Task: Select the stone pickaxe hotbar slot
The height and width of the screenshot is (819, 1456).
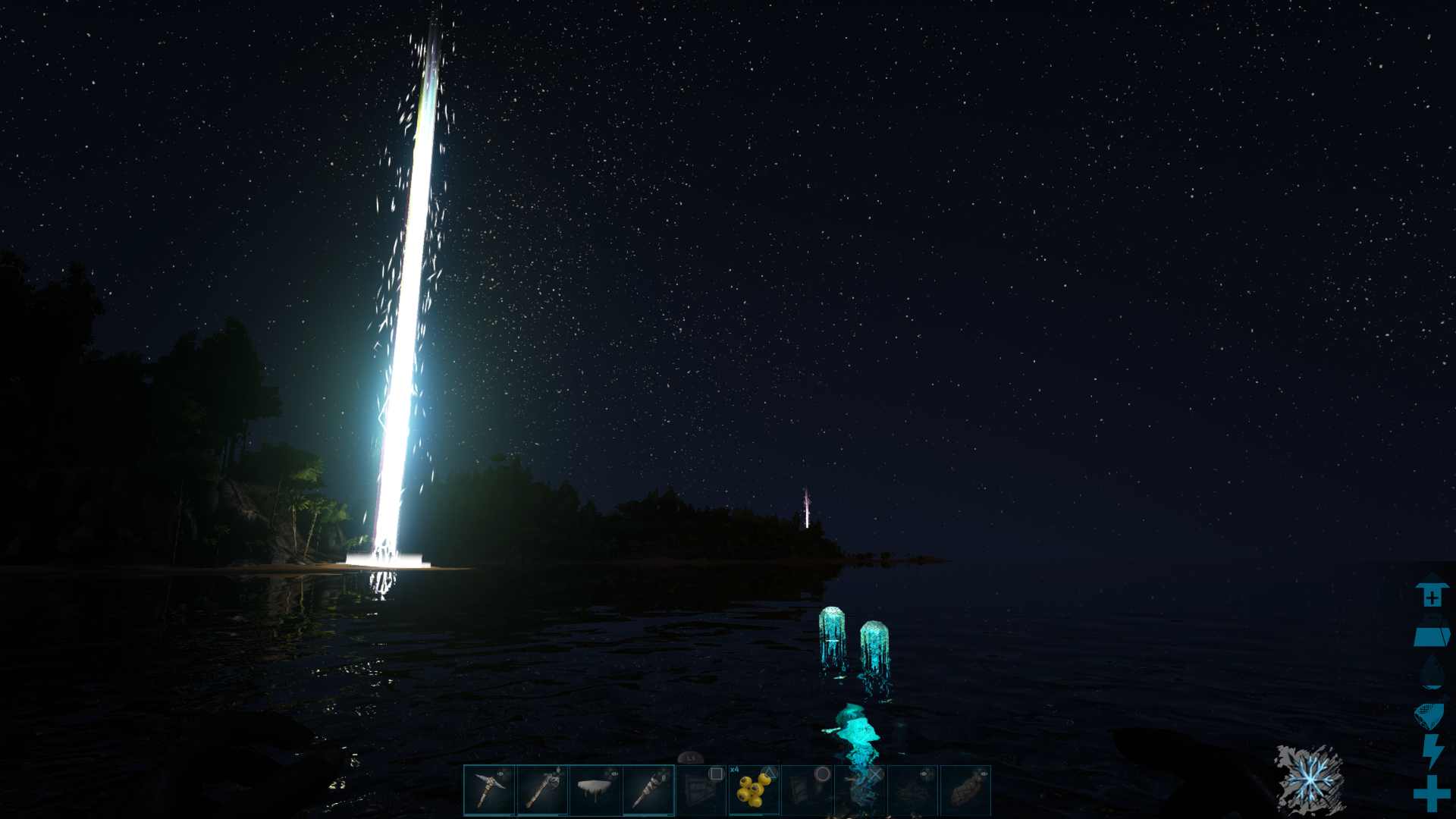Action: click(489, 790)
